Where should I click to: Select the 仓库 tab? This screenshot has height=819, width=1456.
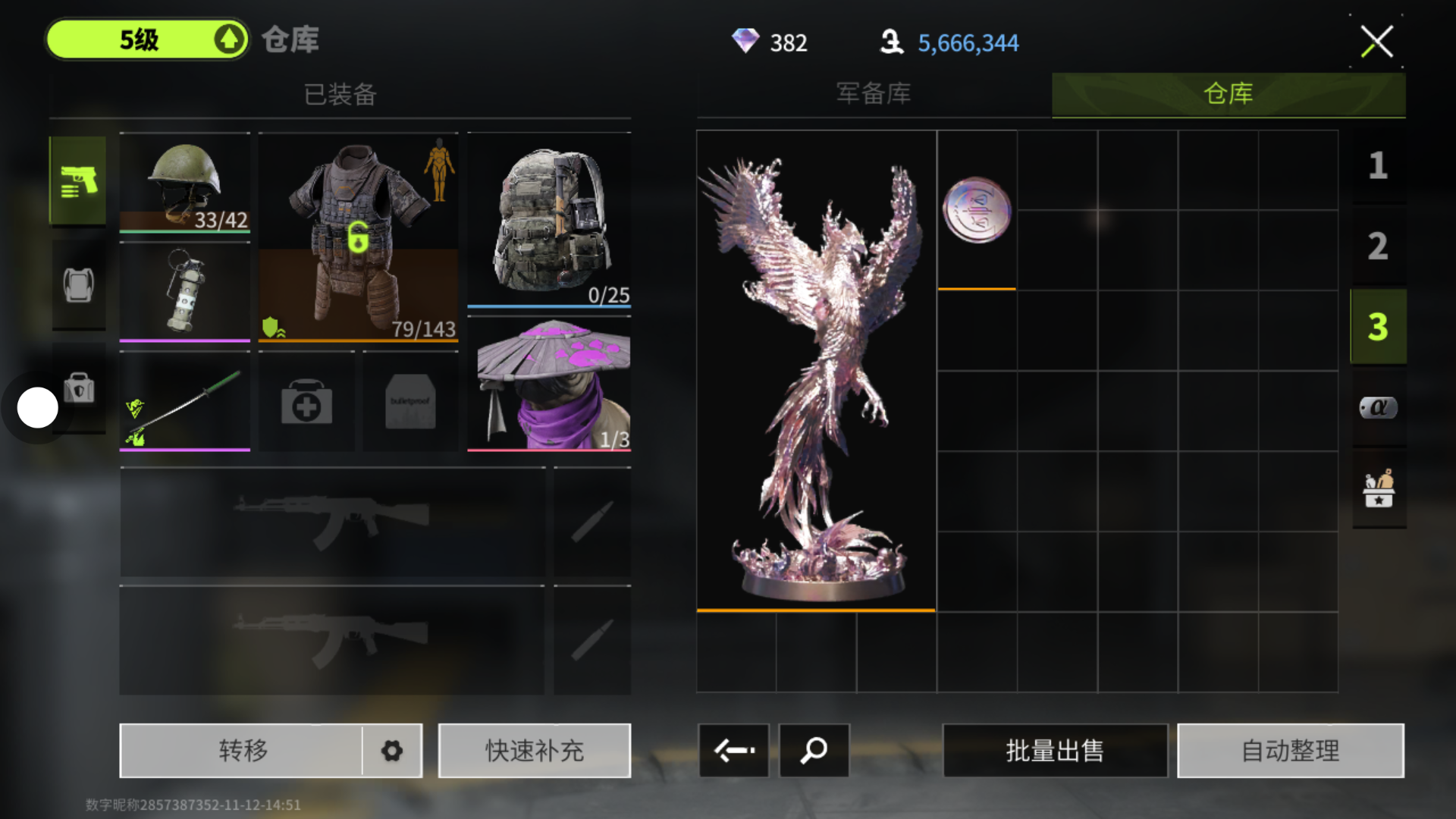1228,94
